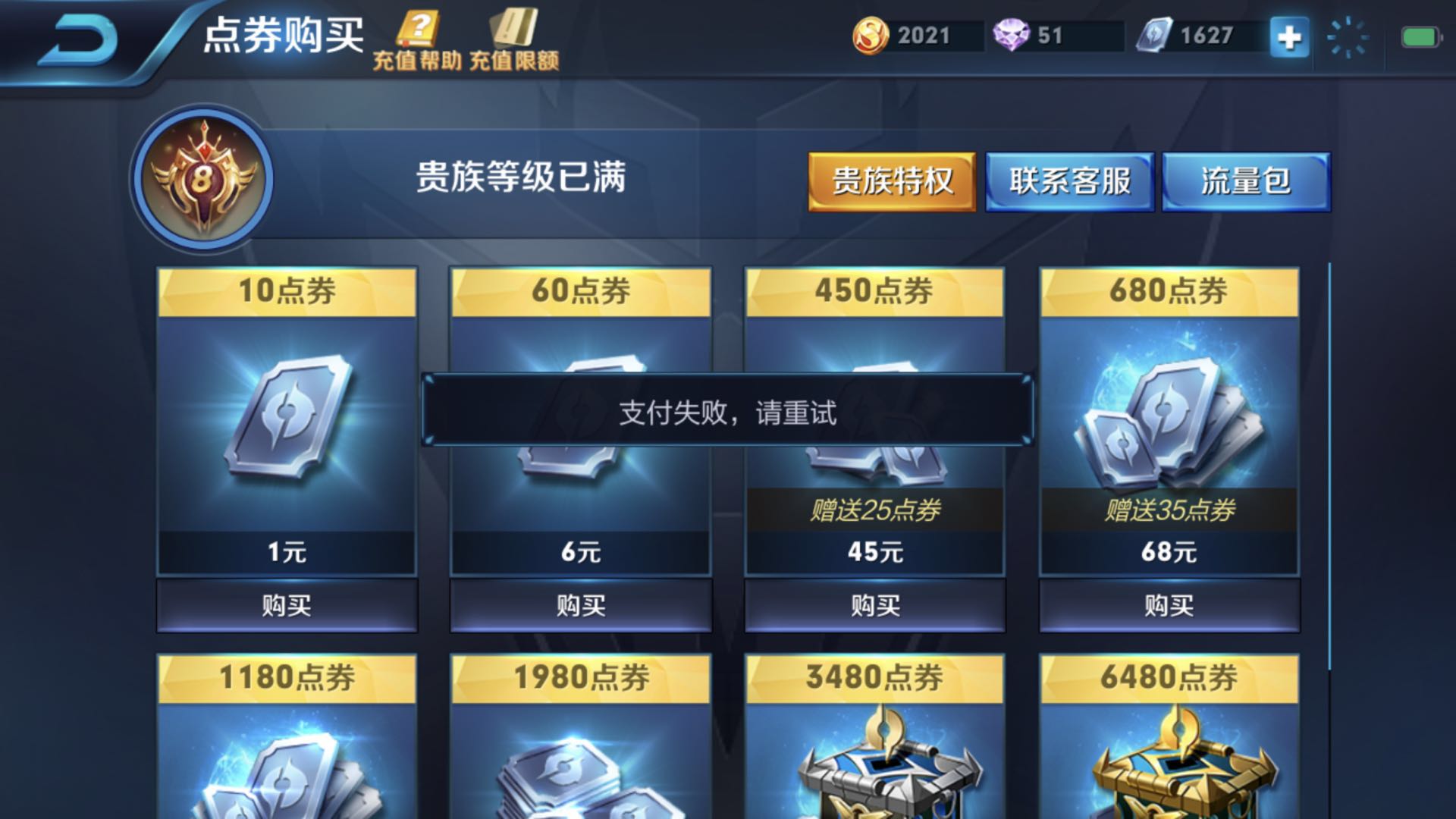Tap 联系客服 to contact customer service
The height and width of the screenshot is (819, 1456).
click(x=1070, y=180)
